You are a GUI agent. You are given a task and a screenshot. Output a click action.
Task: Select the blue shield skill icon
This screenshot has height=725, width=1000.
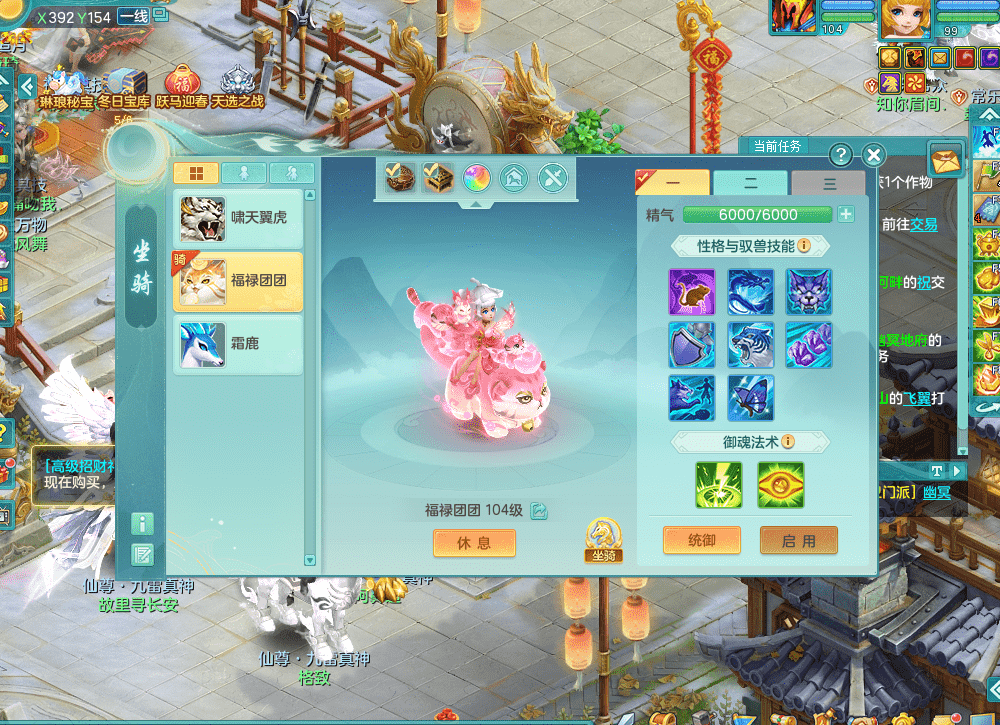click(x=691, y=343)
